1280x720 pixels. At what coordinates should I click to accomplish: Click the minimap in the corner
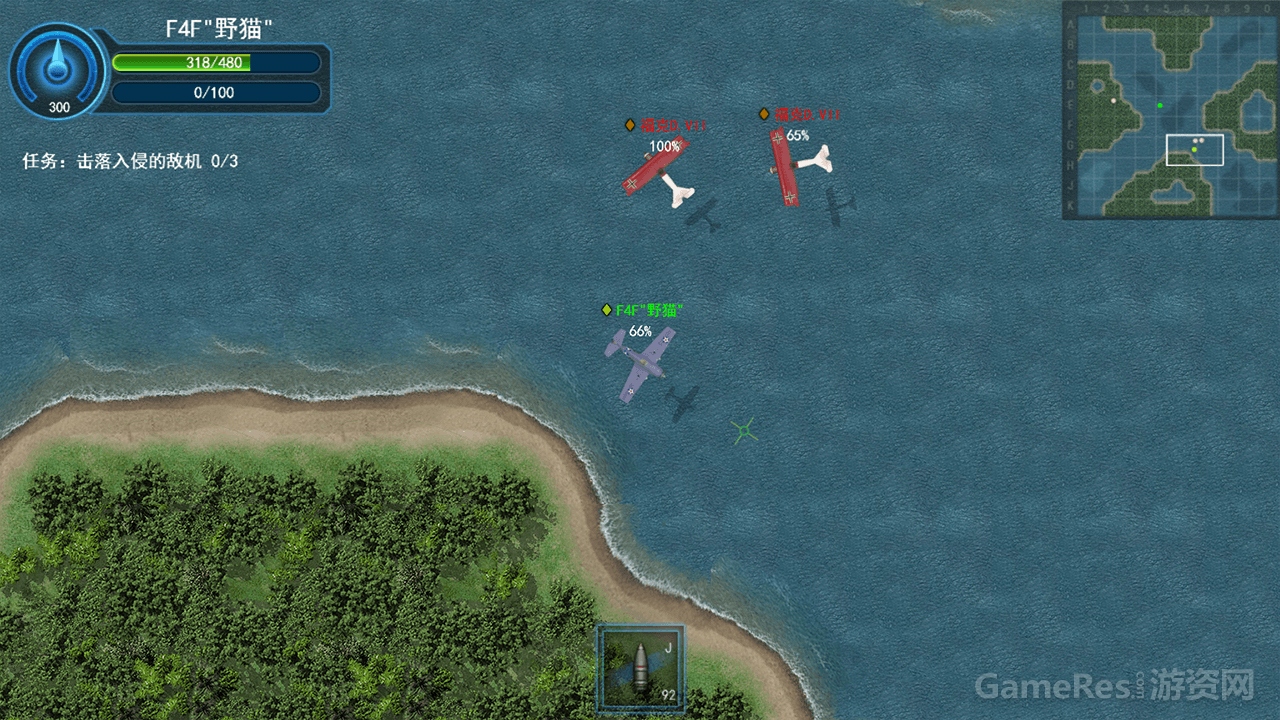pos(1170,110)
